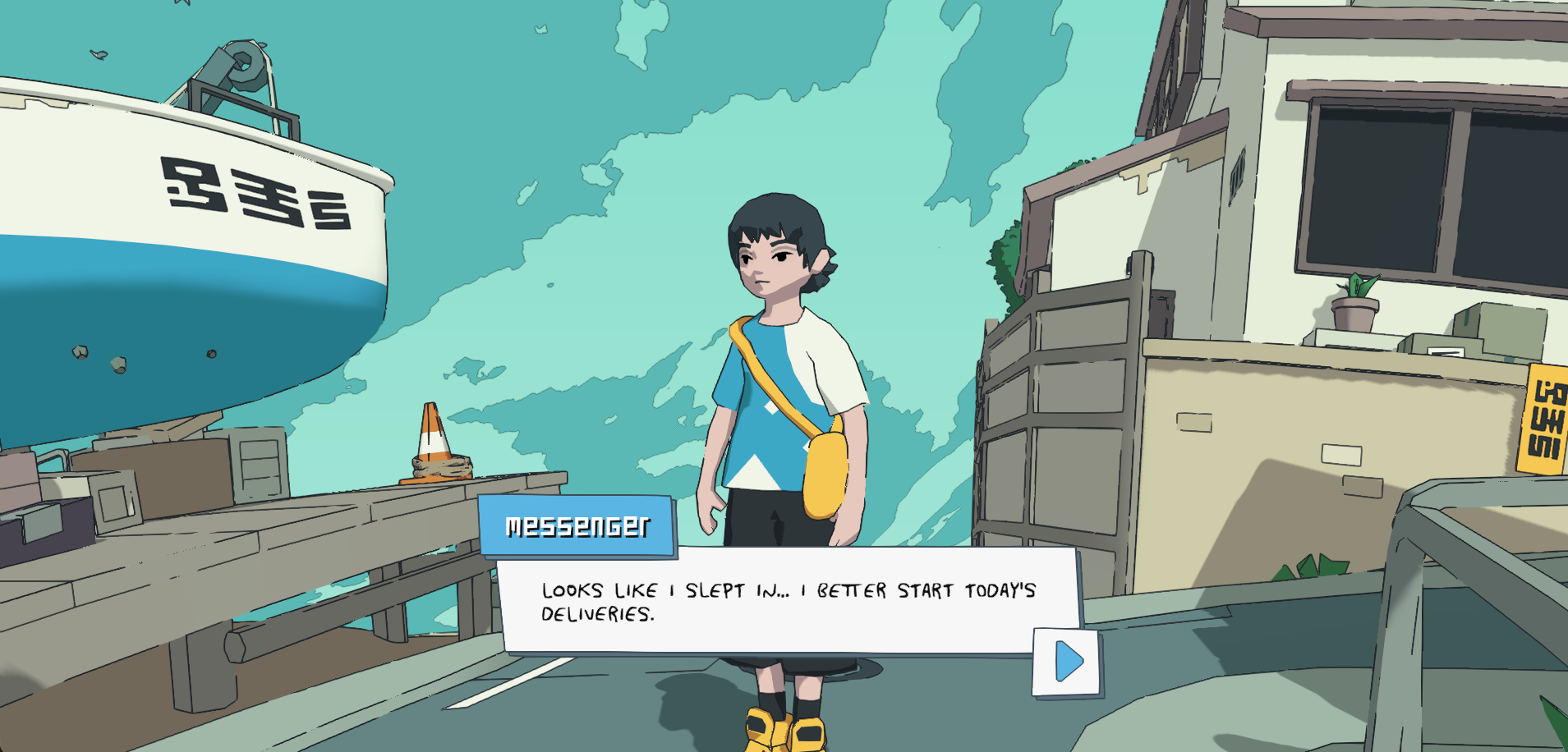This screenshot has height=752, width=1568.
Task: Advance dialogue with the blue arrow button
Action: [1067, 662]
